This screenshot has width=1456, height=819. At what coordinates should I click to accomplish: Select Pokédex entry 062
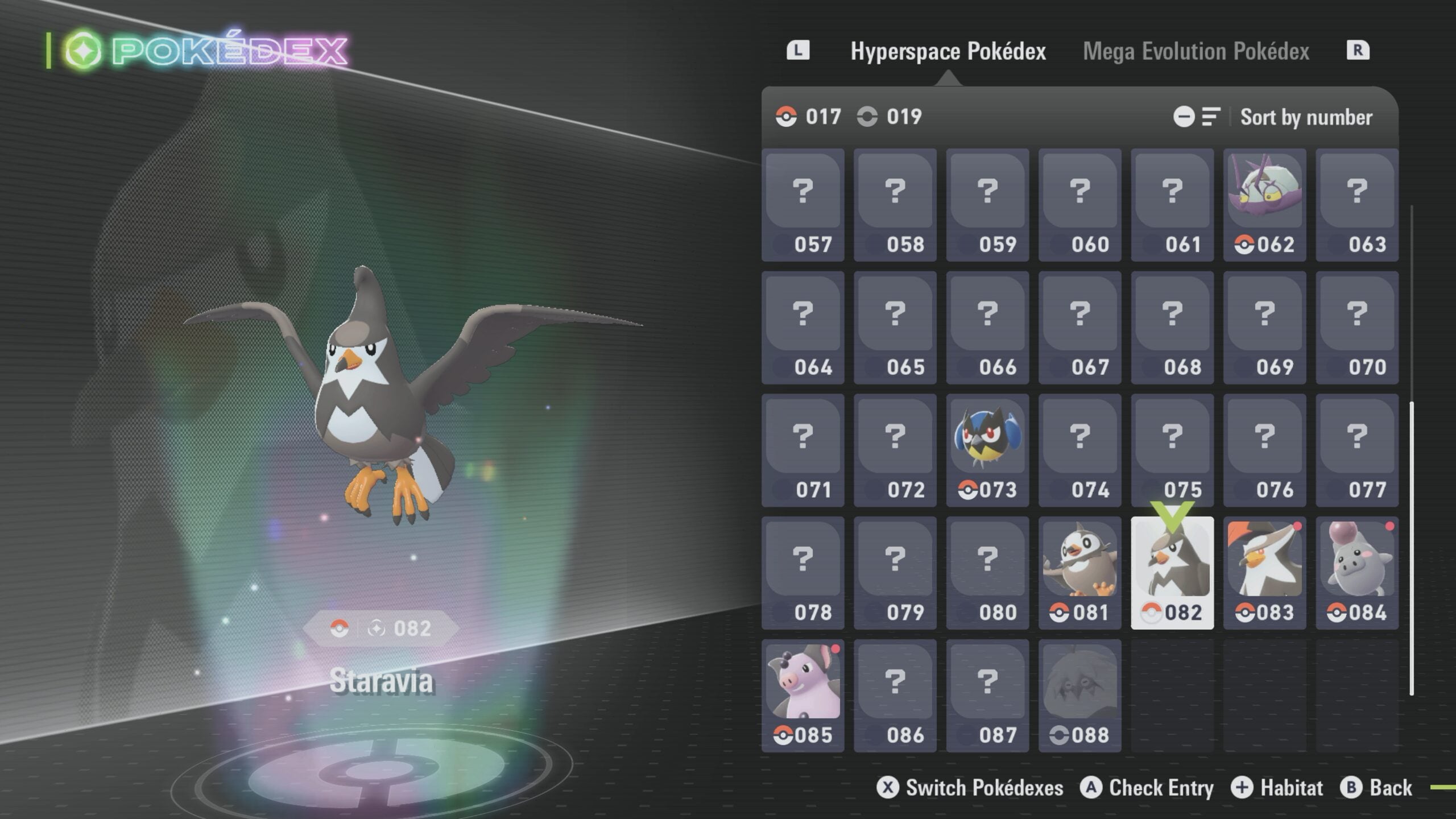1264,205
